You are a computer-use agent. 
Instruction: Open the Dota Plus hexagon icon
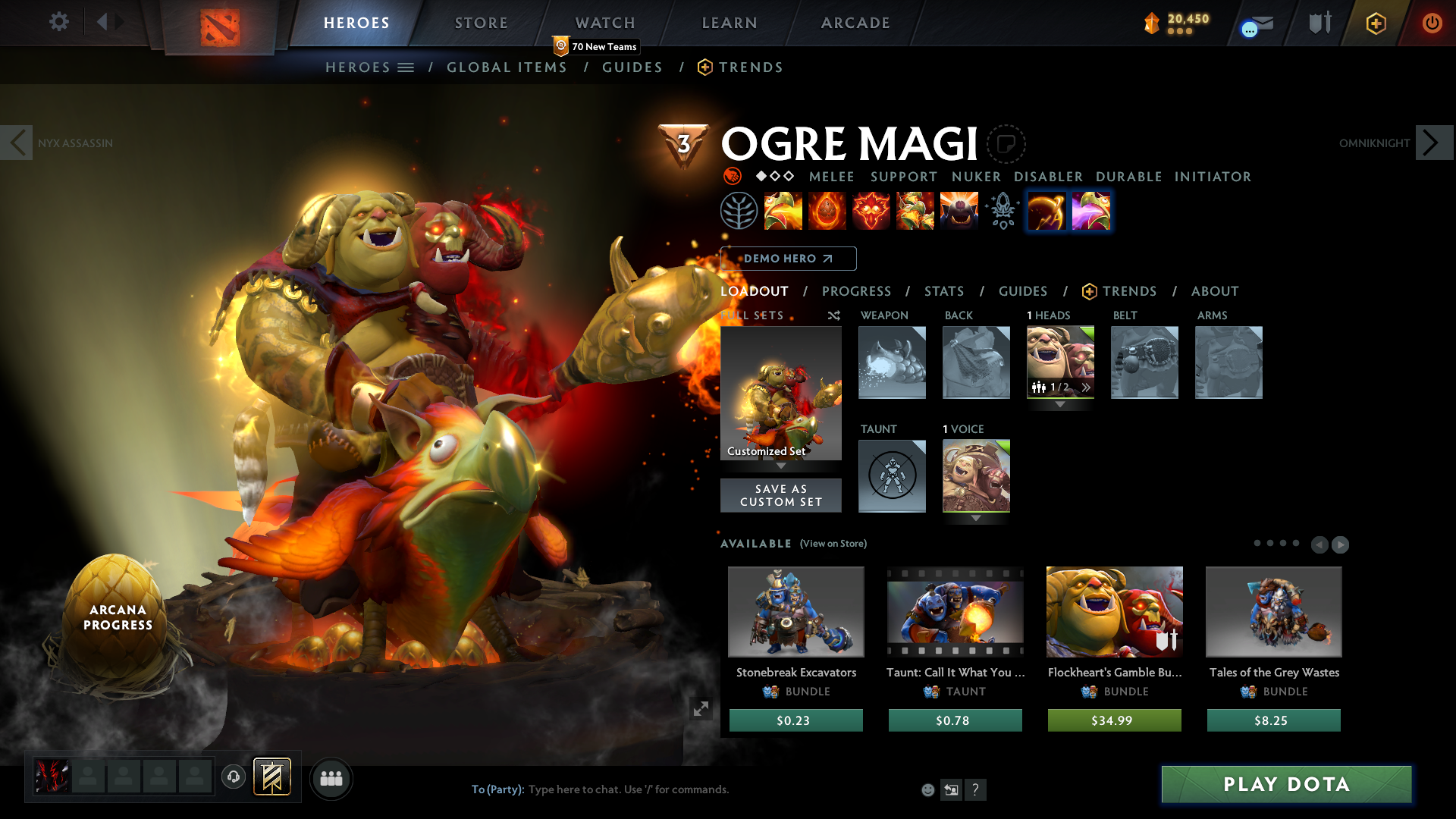(1375, 23)
